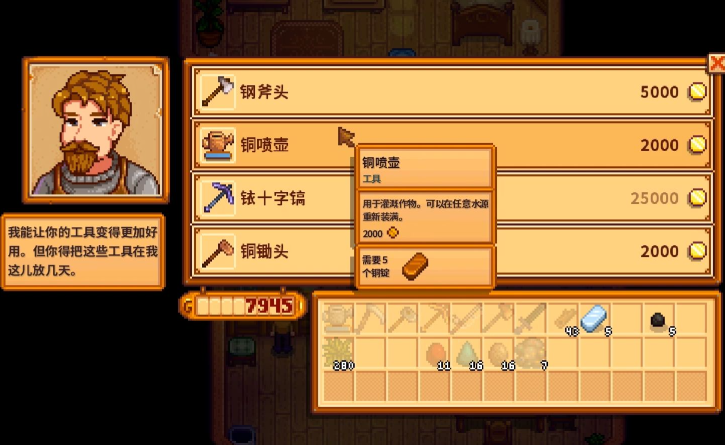
Task: Close the blacksmith shop menu
Action: tap(716, 63)
